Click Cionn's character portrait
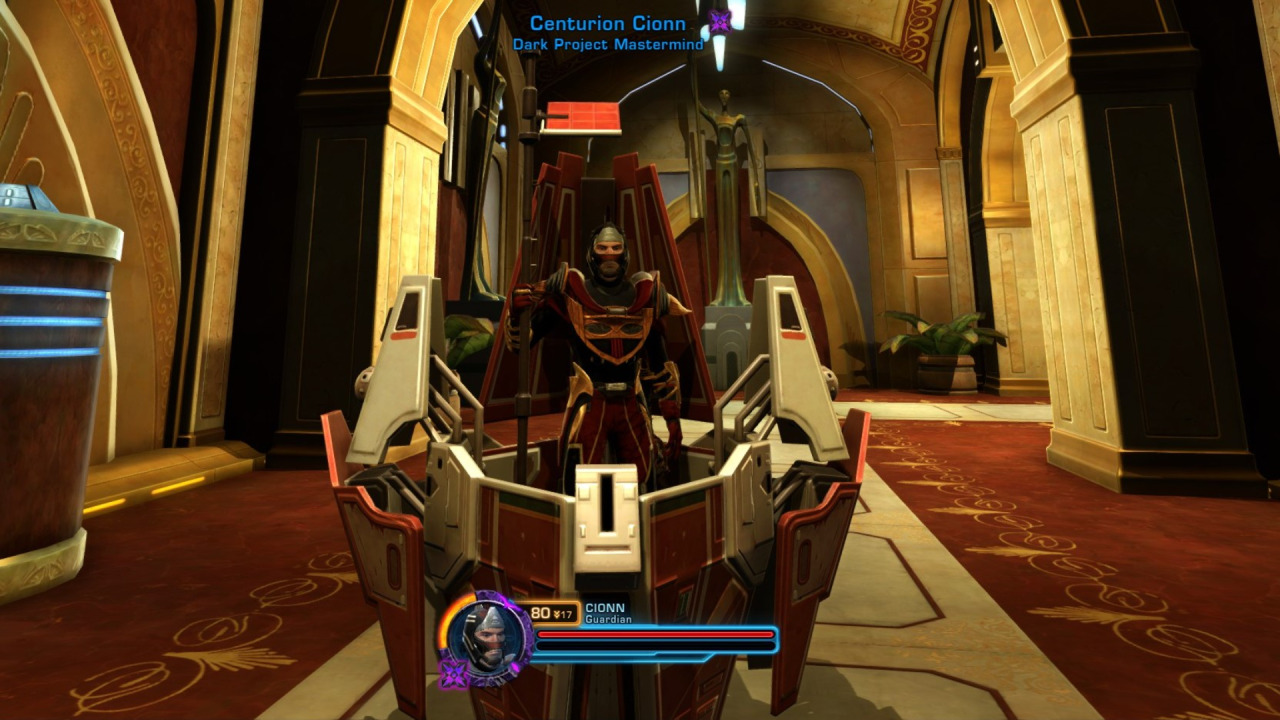Image resolution: width=1280 pixels, height=720 pixels. click(x=486, y=637)
